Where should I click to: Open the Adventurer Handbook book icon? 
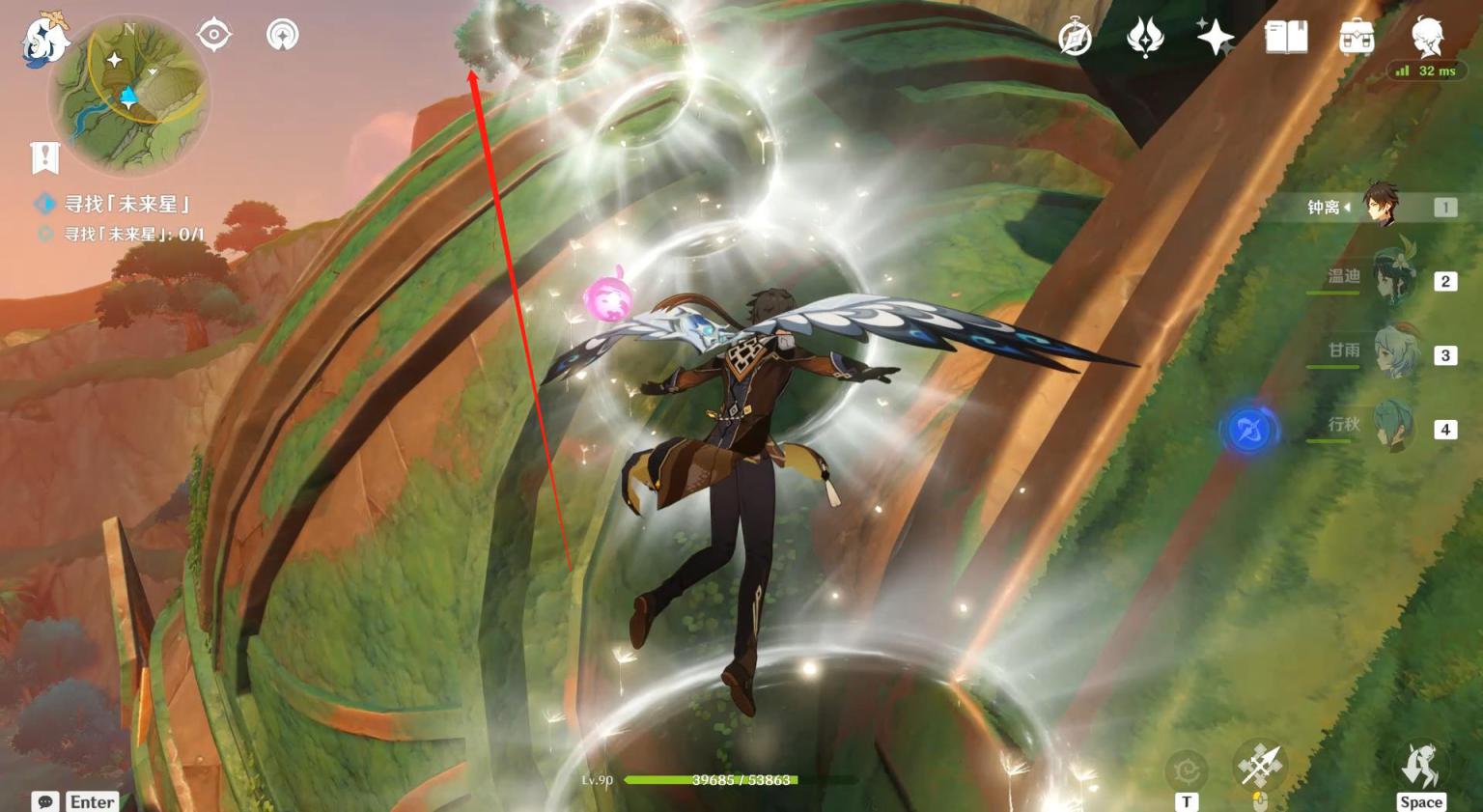[1286, 39]
